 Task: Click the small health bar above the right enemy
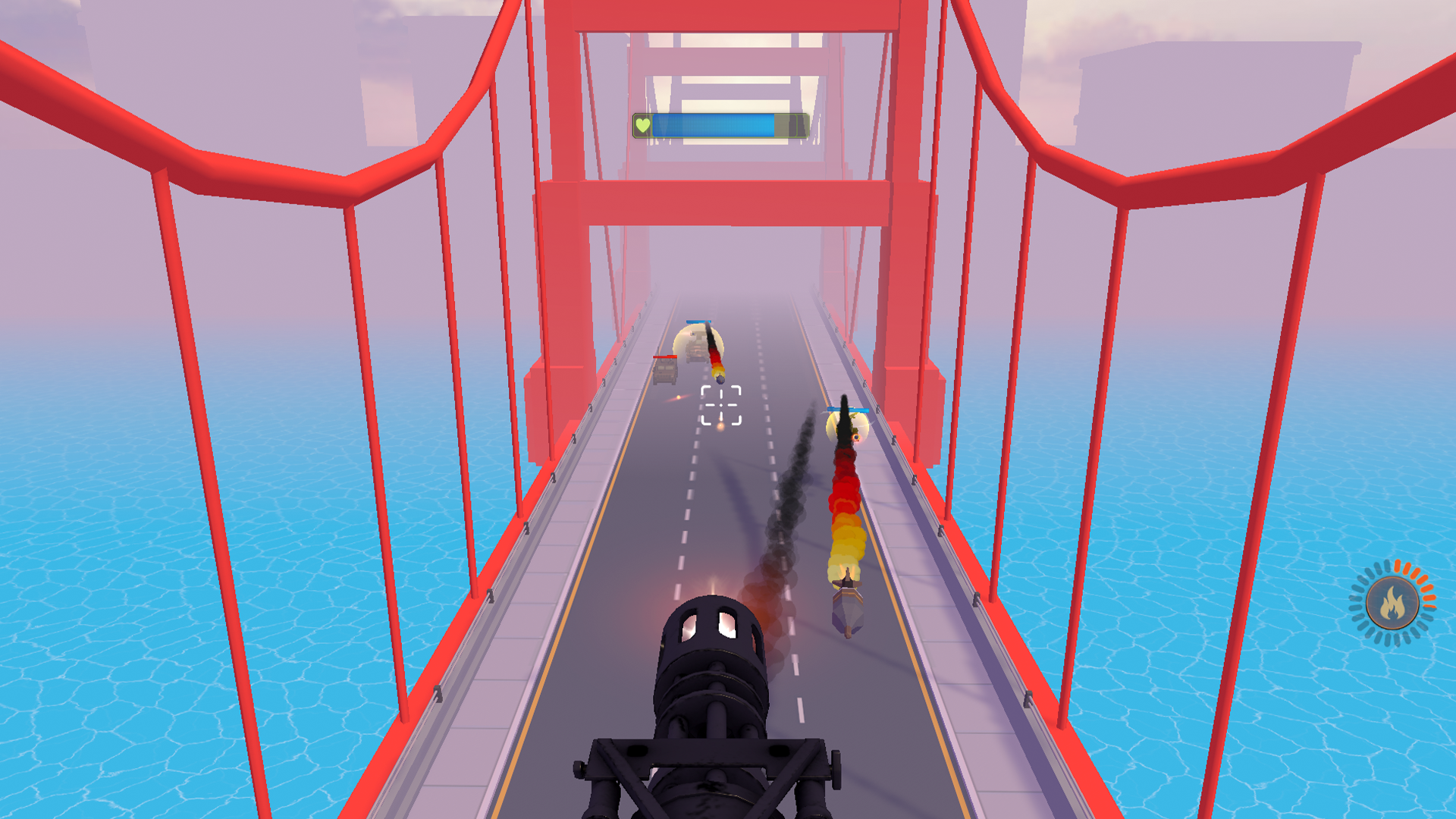point(848,409)
